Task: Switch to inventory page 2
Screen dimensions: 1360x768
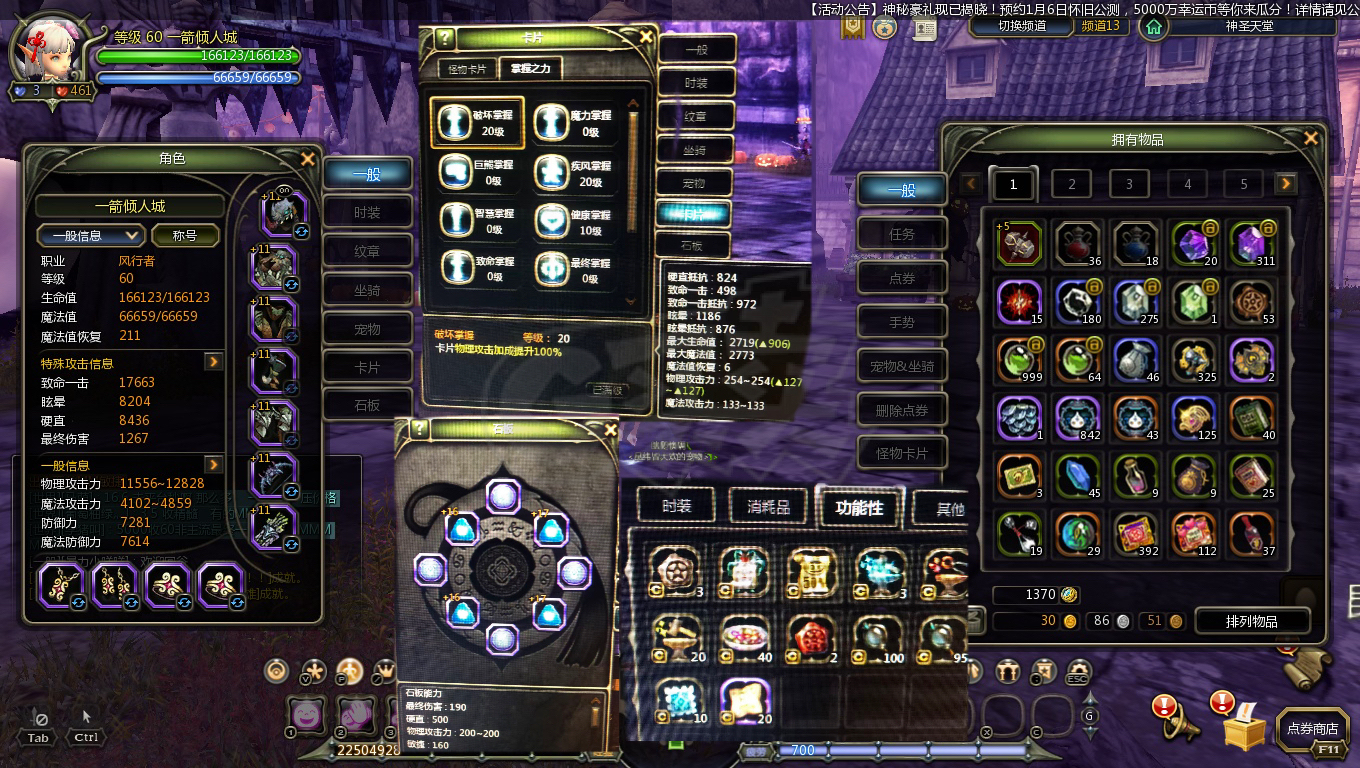Action: coord(1071,184)
